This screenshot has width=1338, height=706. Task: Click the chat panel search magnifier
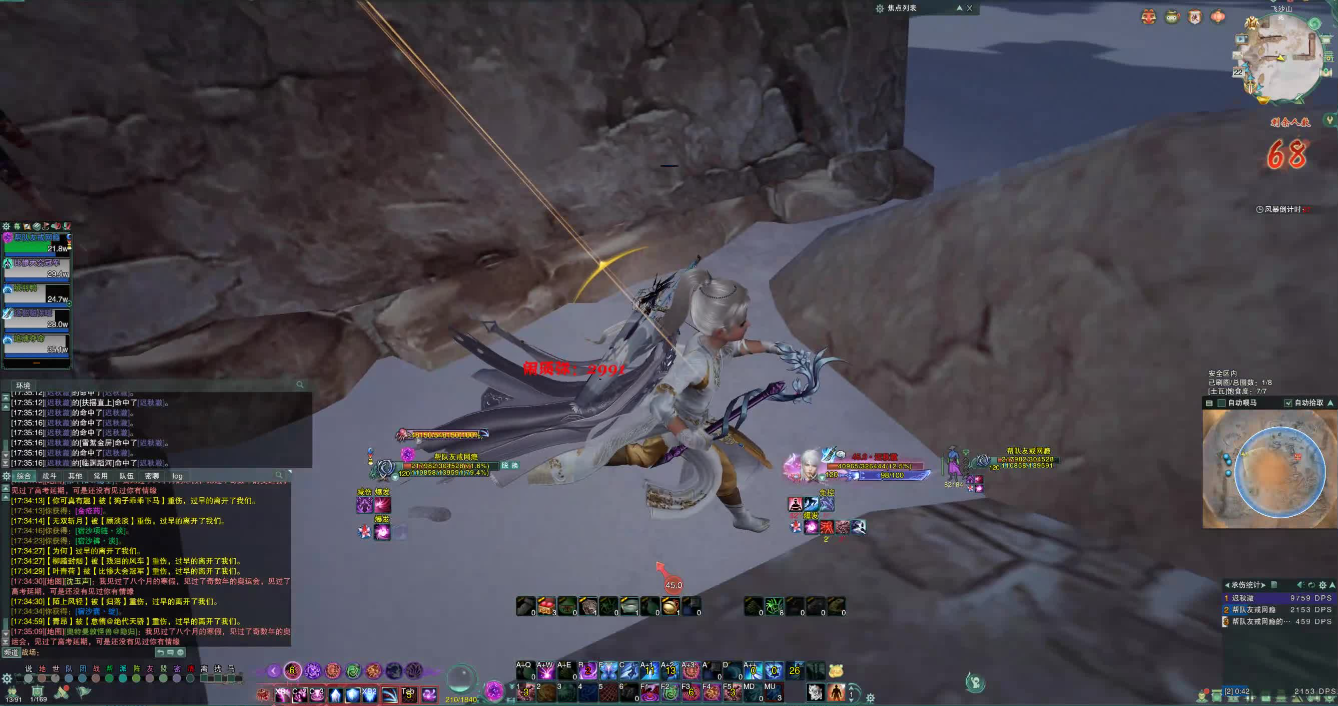click(x=281, y=476)
